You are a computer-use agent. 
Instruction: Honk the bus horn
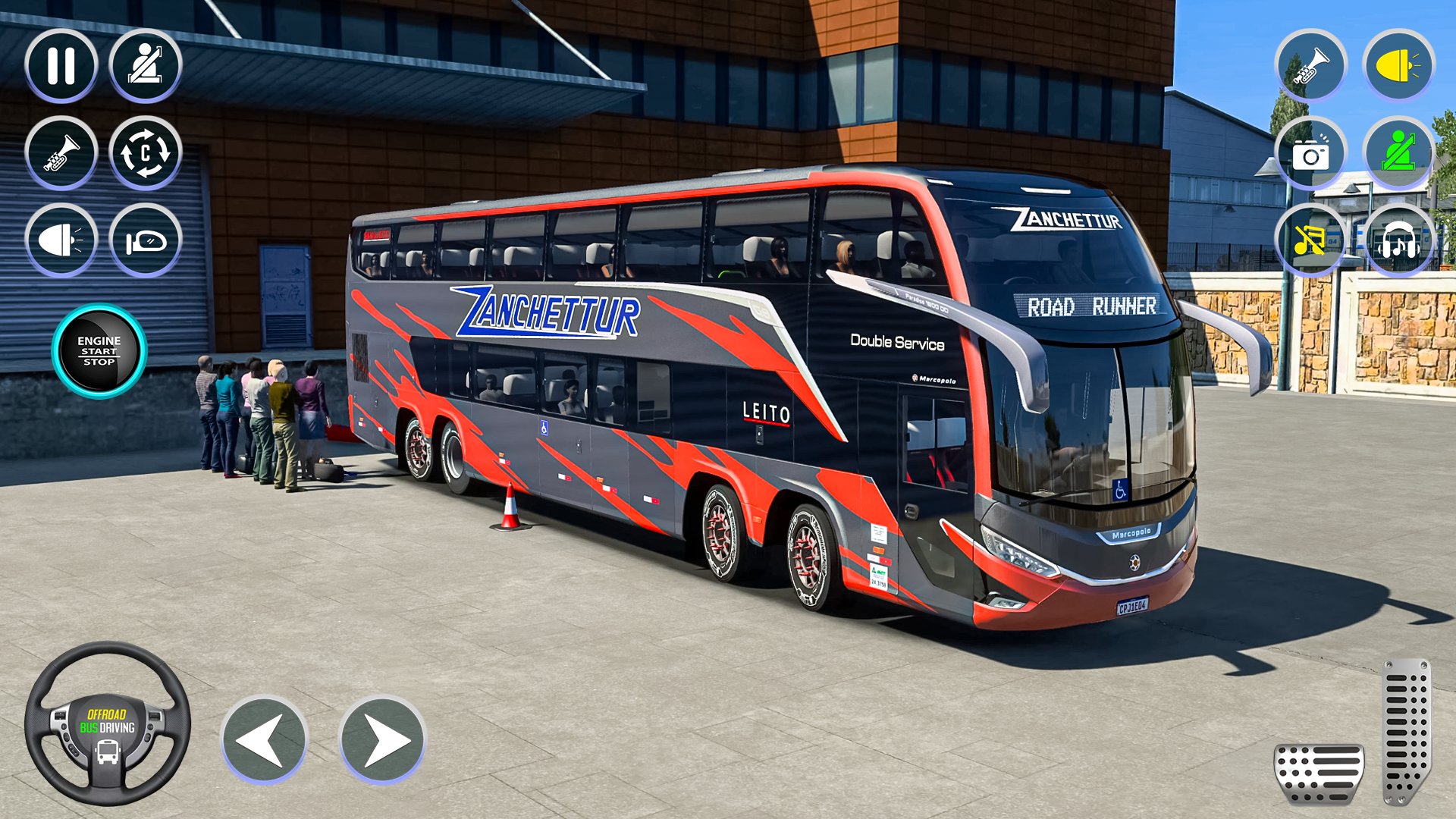(63, 152)
